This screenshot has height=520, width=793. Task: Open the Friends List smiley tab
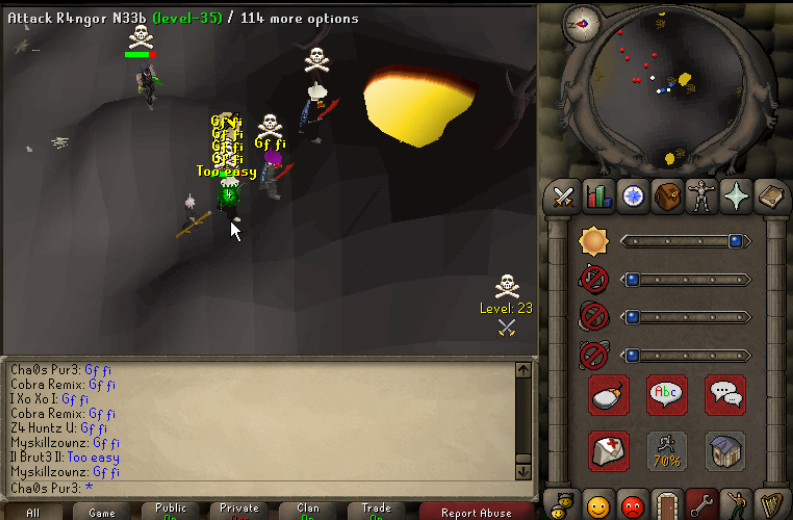598,506
